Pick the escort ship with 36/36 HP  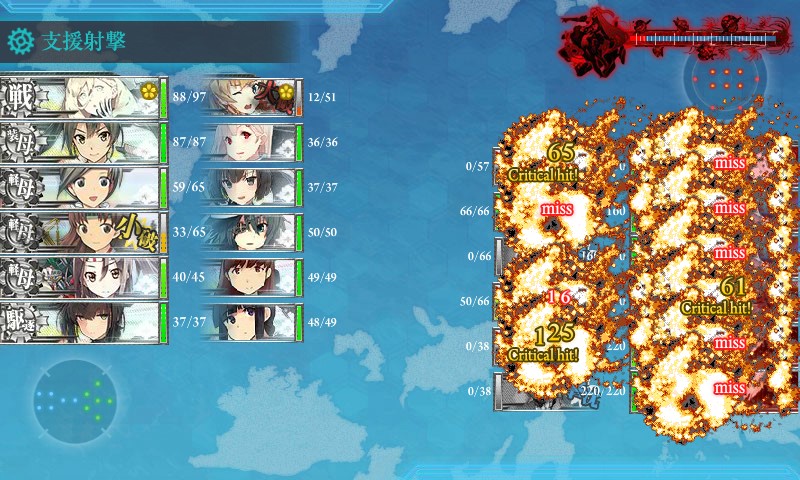[x=250, y=142]
